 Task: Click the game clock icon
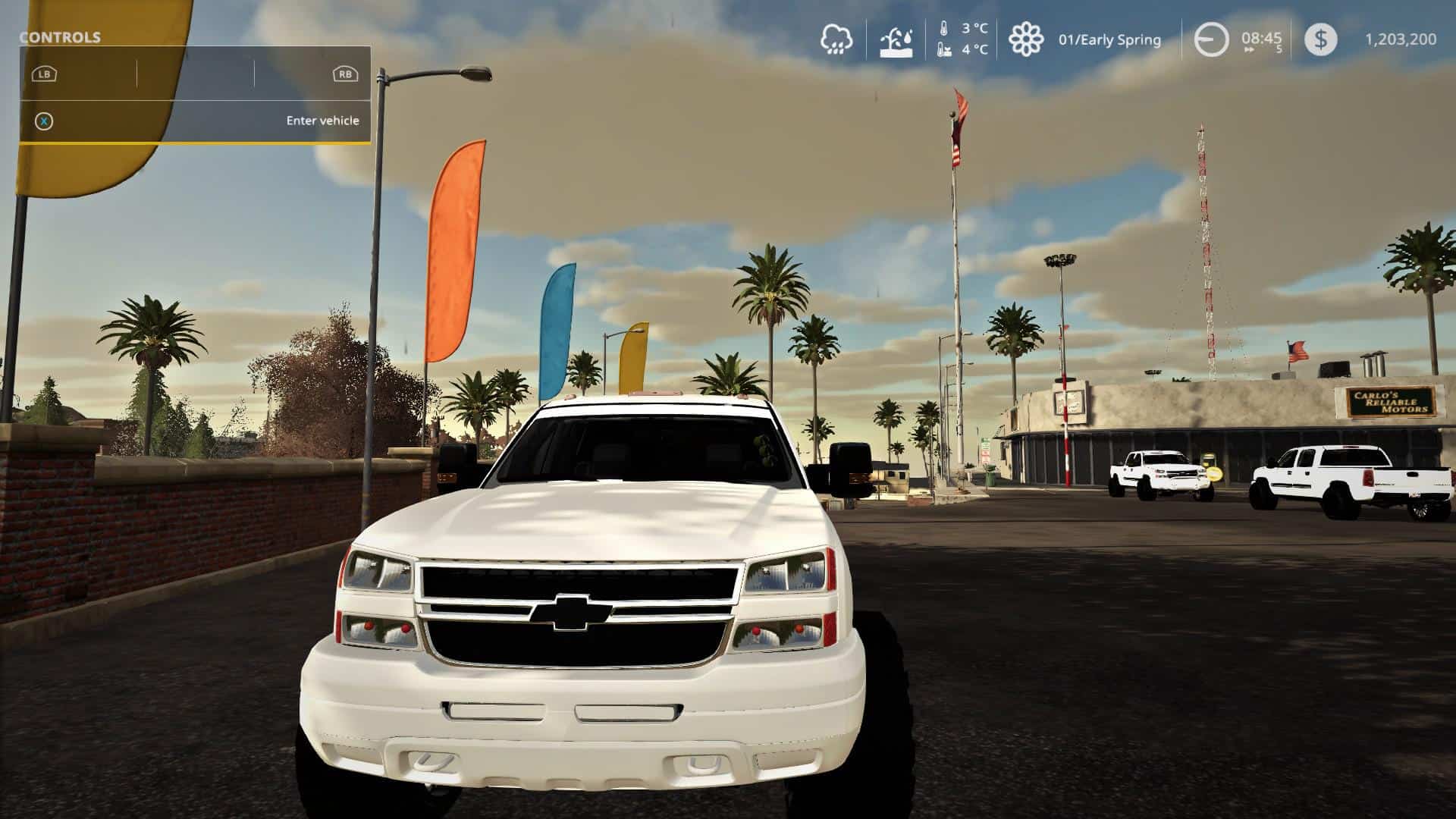click(x=1211, y=39)
